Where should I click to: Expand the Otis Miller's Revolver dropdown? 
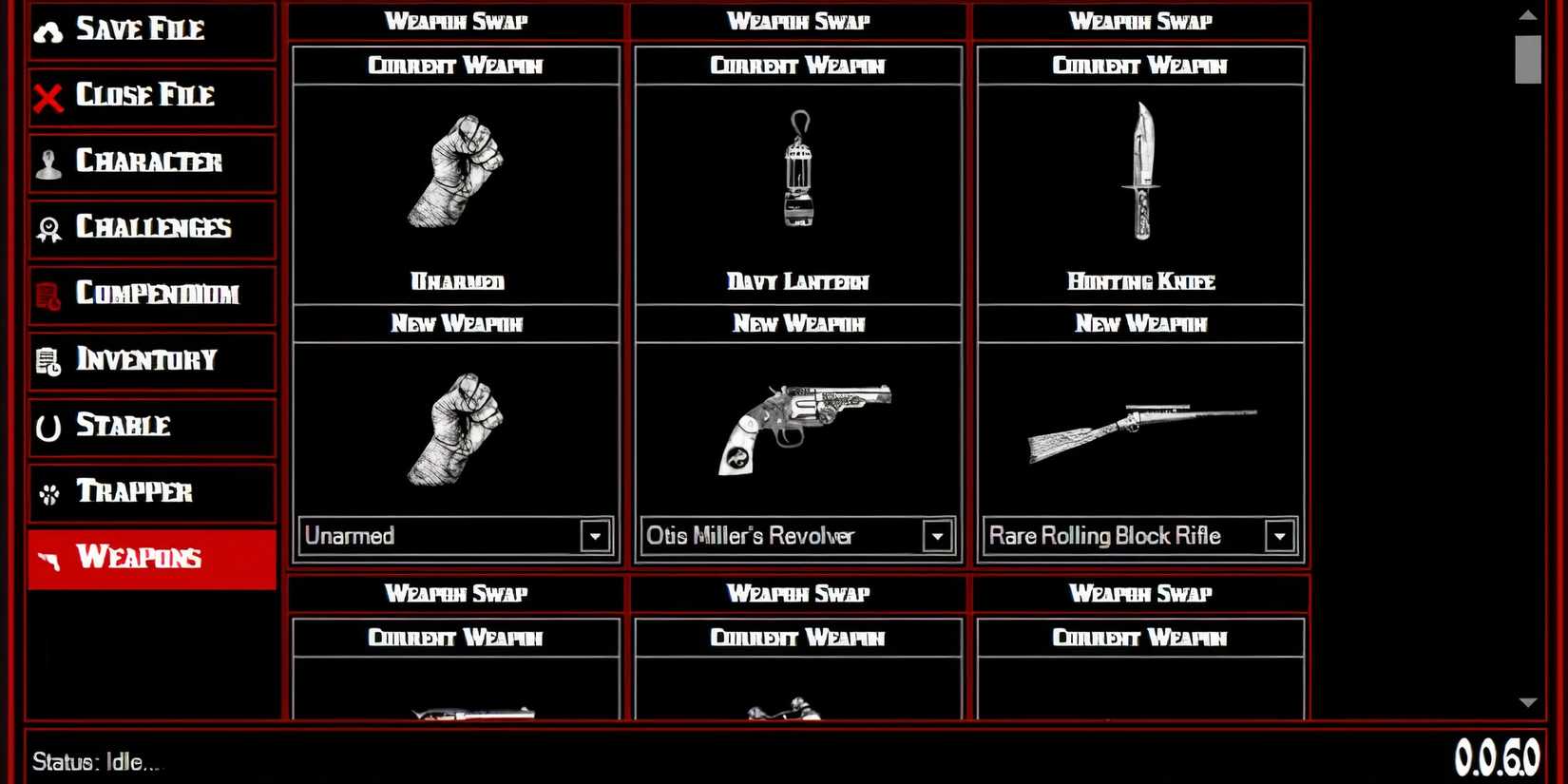click(937, 536)
